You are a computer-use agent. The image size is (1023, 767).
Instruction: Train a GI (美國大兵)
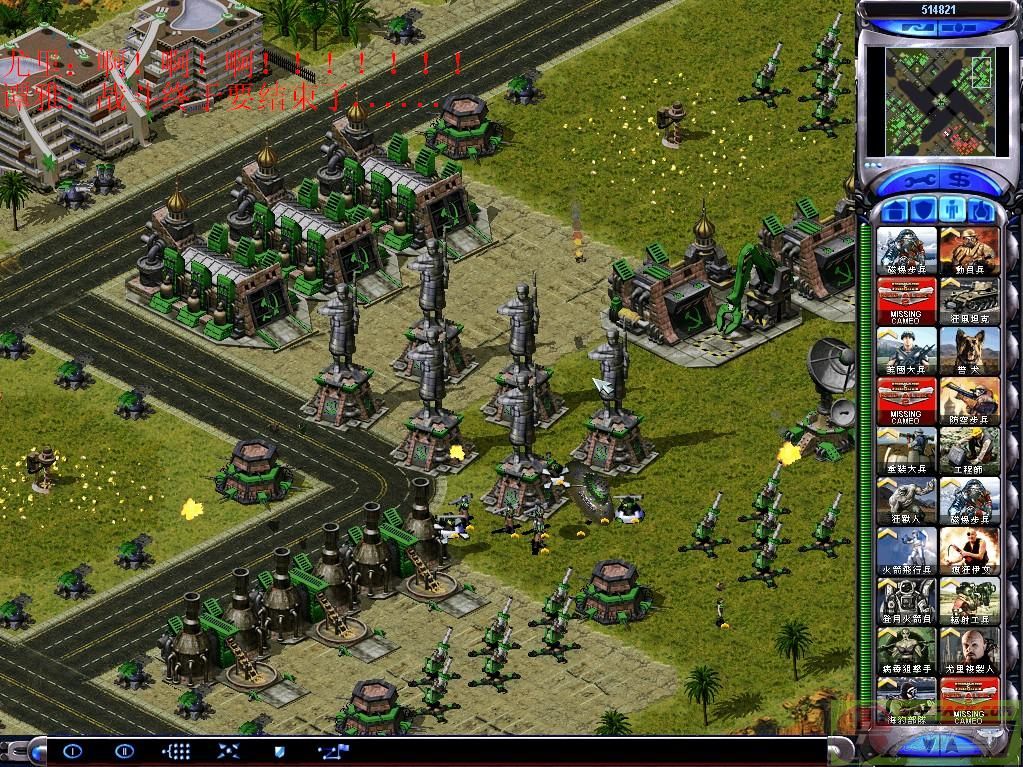tap(907, 352)
